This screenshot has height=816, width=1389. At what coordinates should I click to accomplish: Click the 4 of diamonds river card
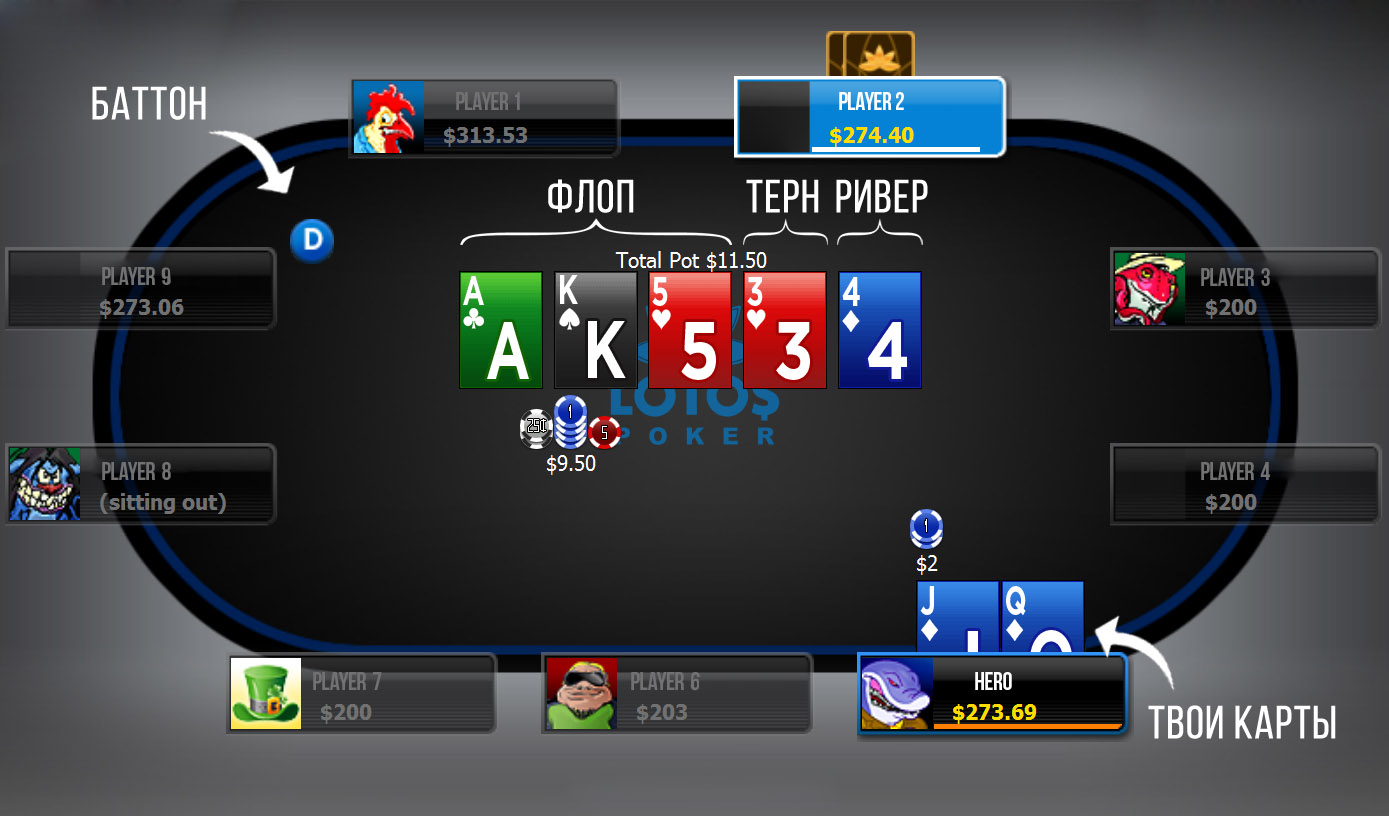pos(880,330)
